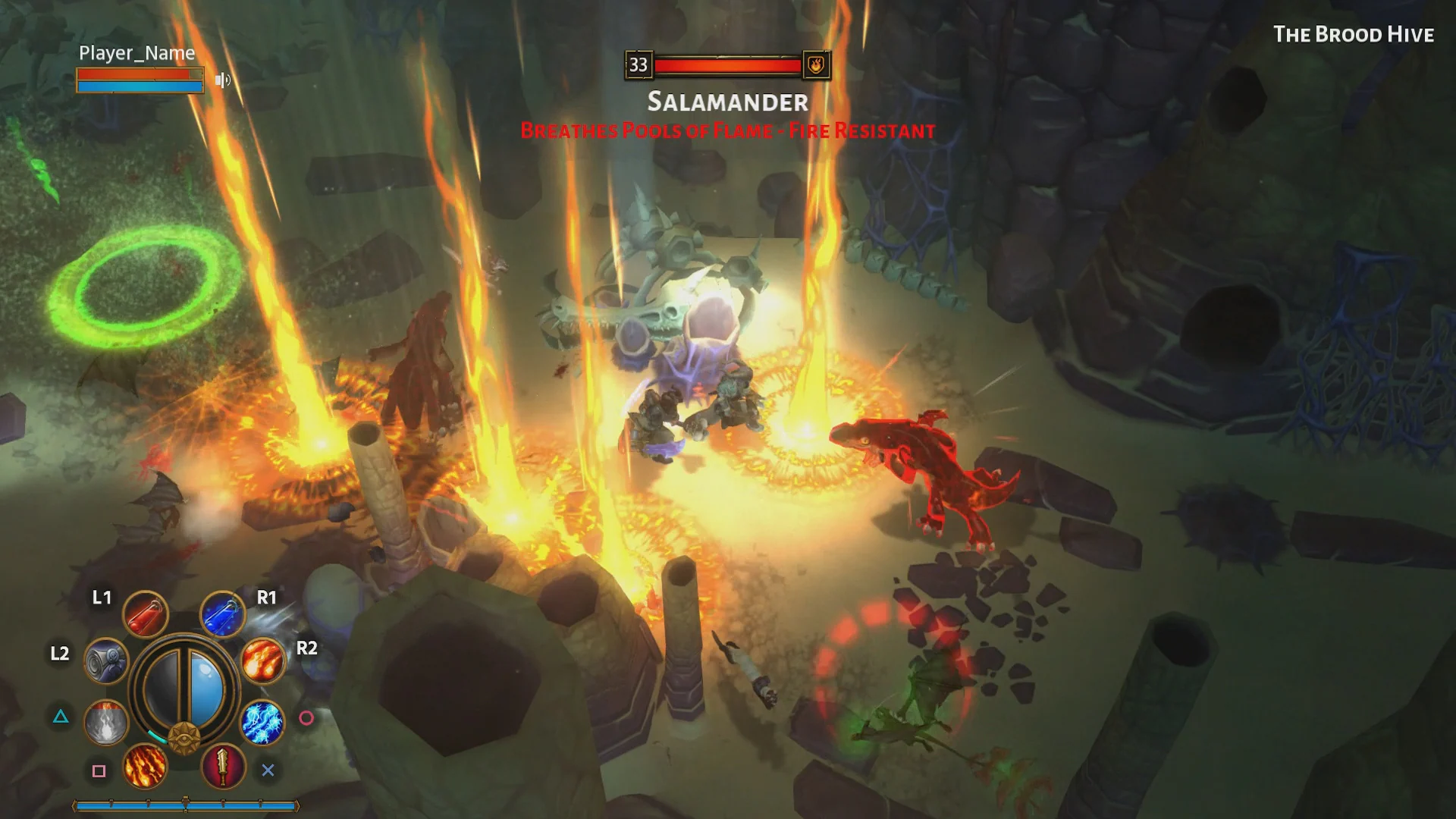This screenshot has height=819, width=1456.
Task: Click the Salamander boss name
Action: point(727,102)
